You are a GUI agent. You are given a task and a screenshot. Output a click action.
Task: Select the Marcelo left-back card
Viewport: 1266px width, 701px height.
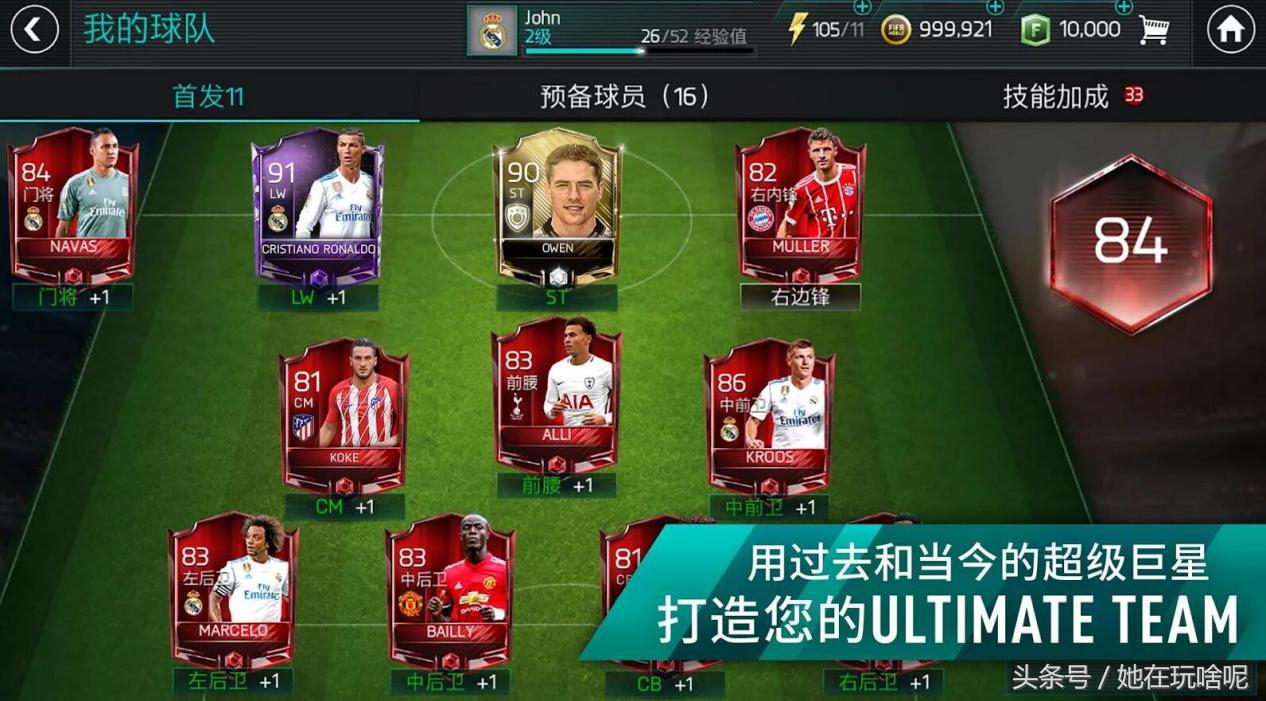tap(233, 590)
